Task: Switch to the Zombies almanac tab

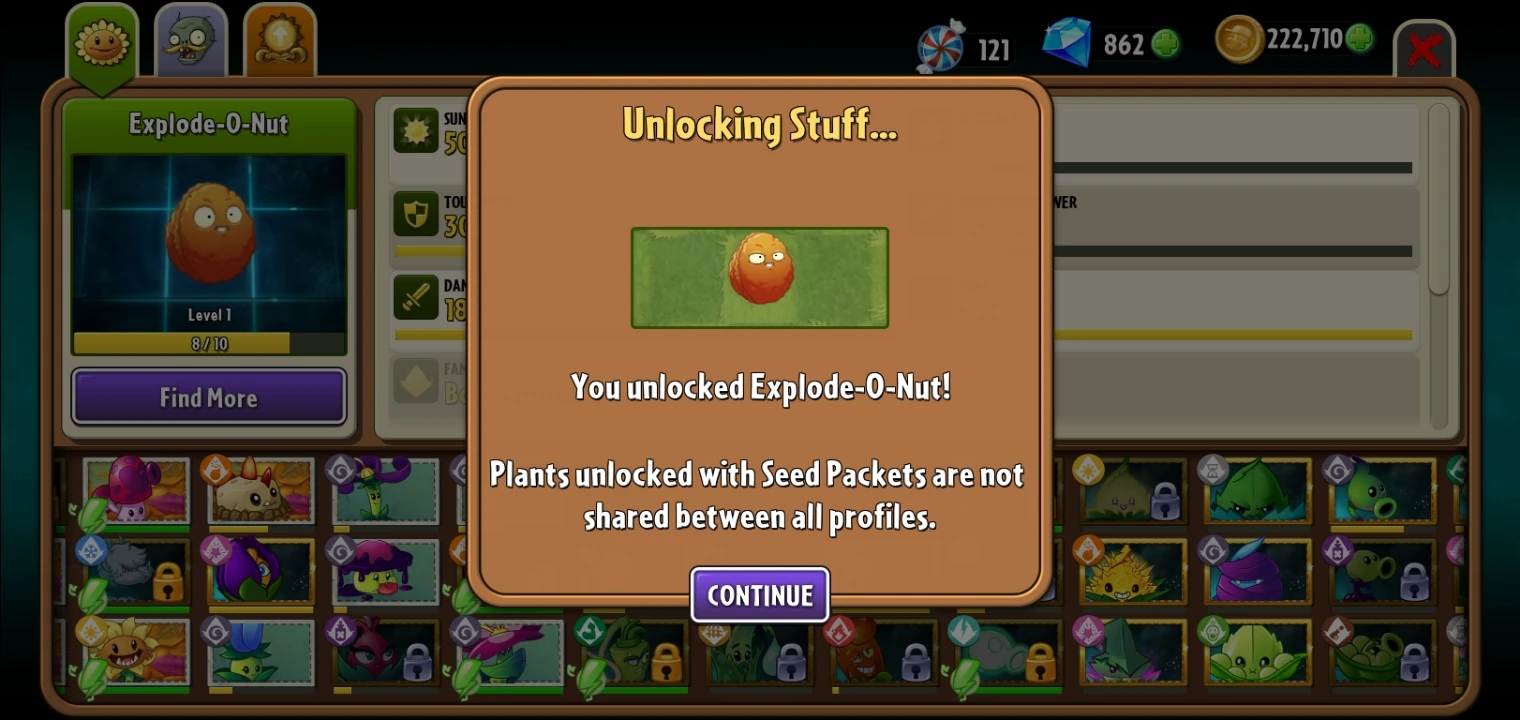Action: [190, 40]
